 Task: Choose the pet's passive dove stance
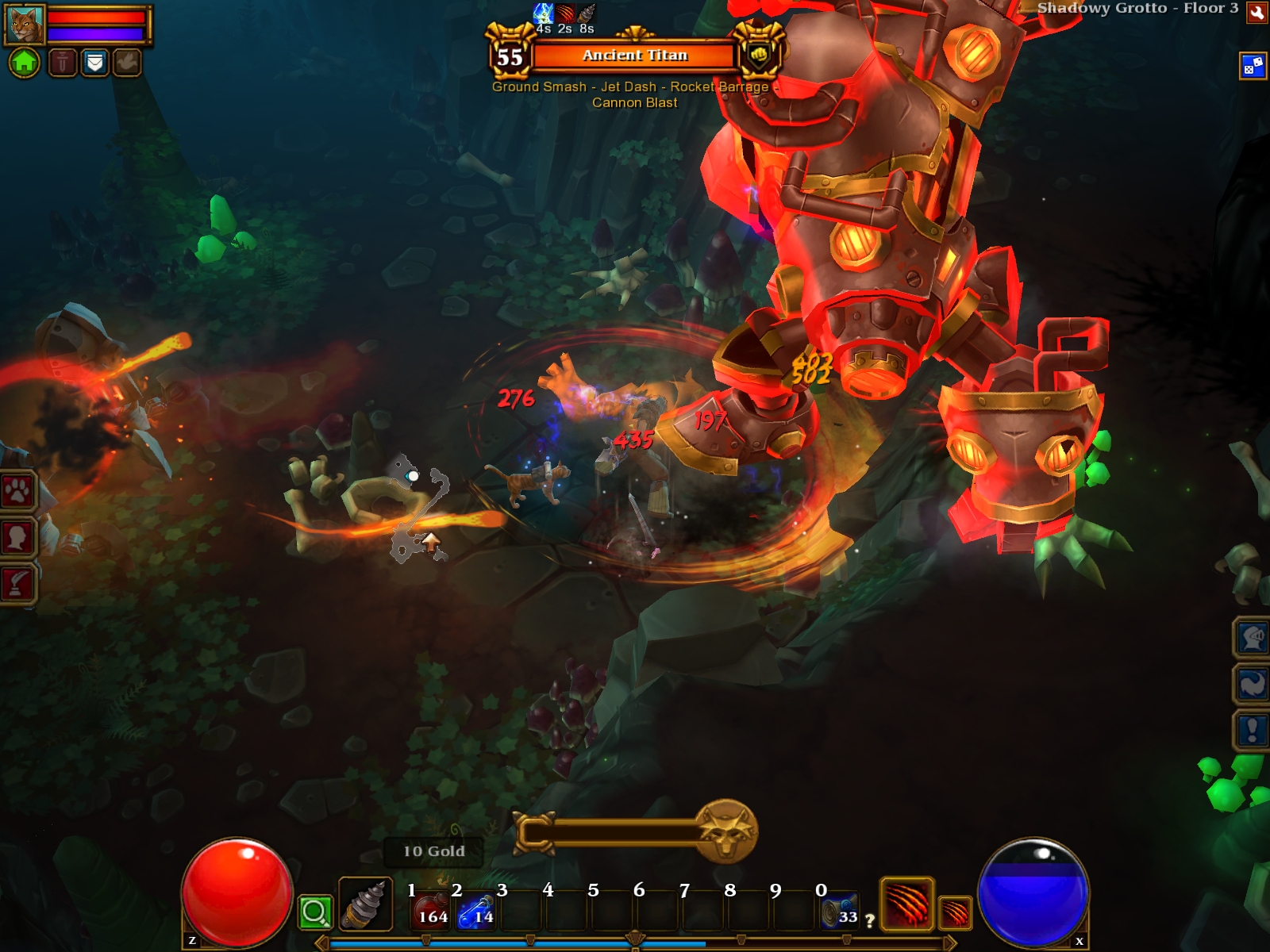coord(126,62)
